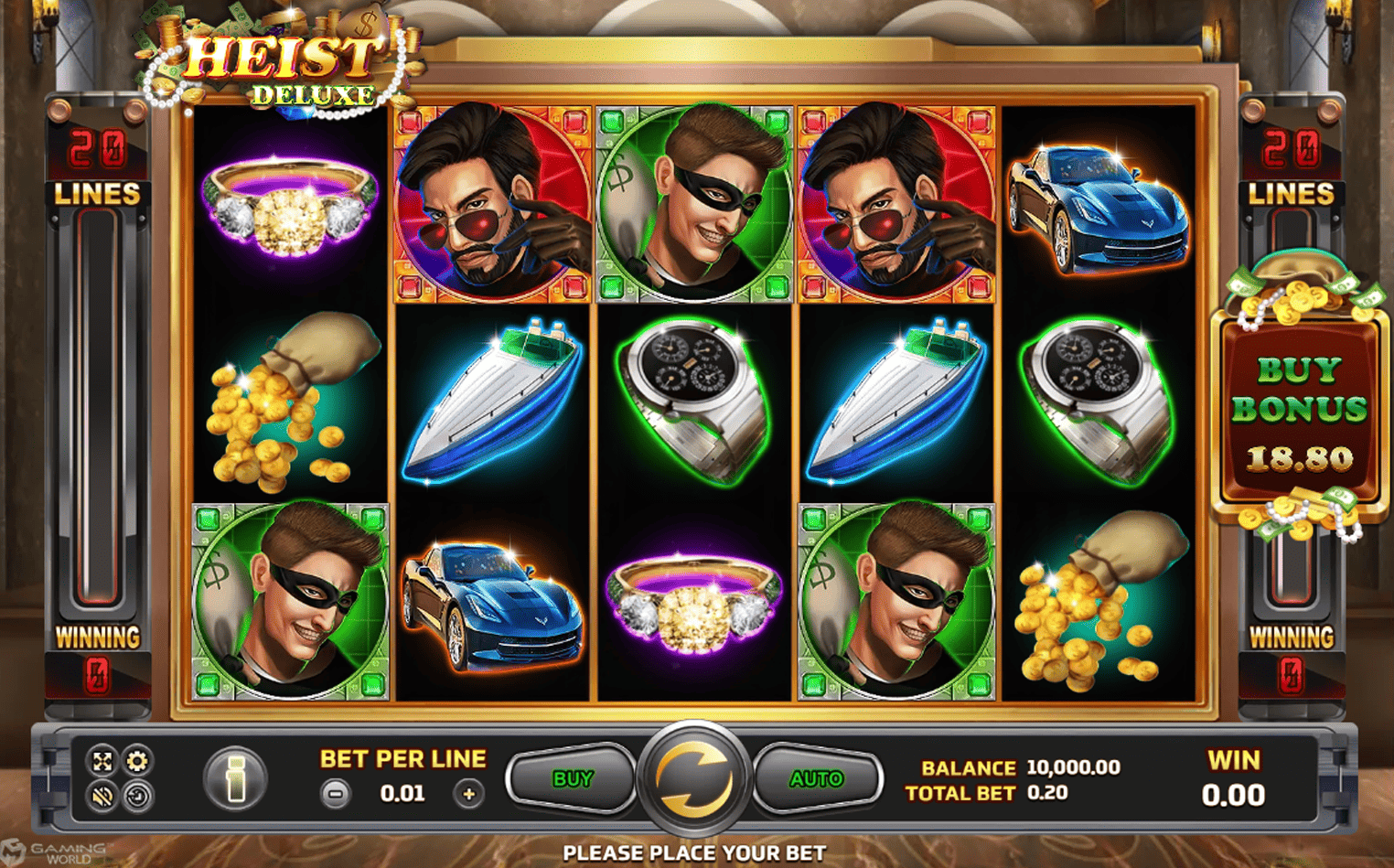This screenshot has height=868, width=1394.
Task: Increase the bet per line
Action: pos(470,792)
